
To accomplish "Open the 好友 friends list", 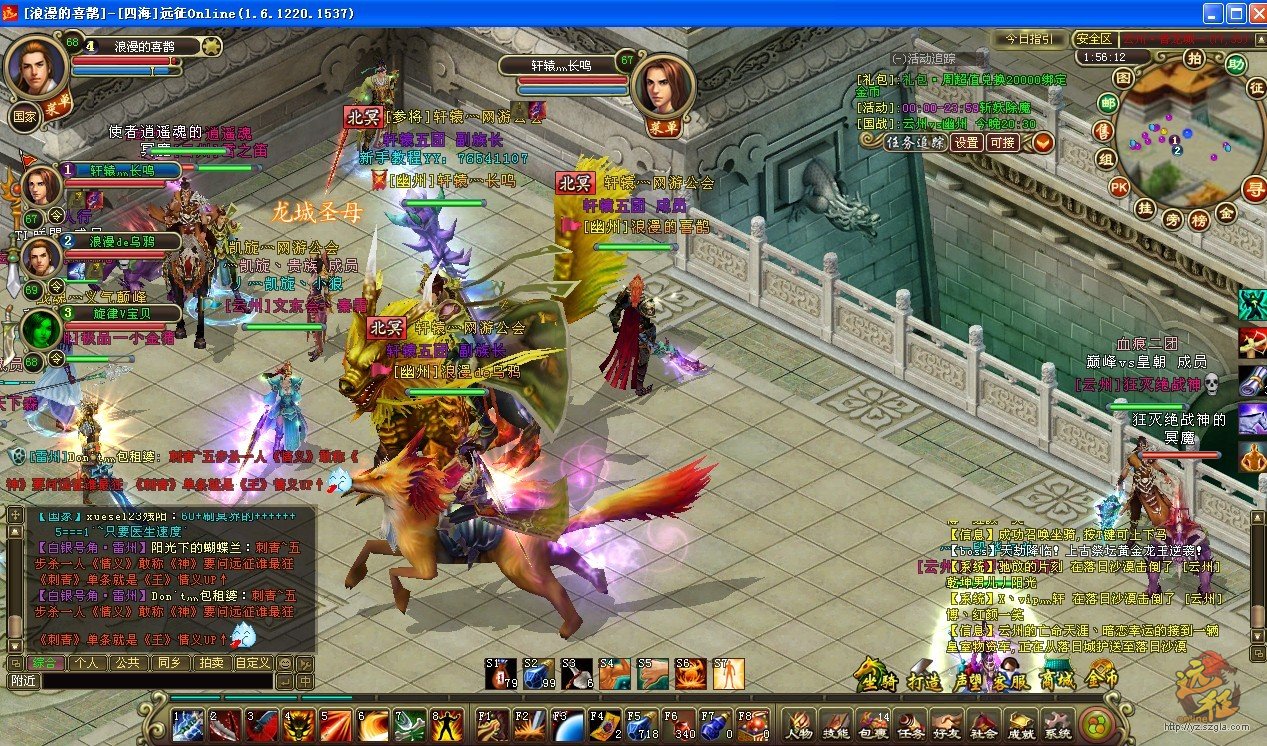I will 945,723.
